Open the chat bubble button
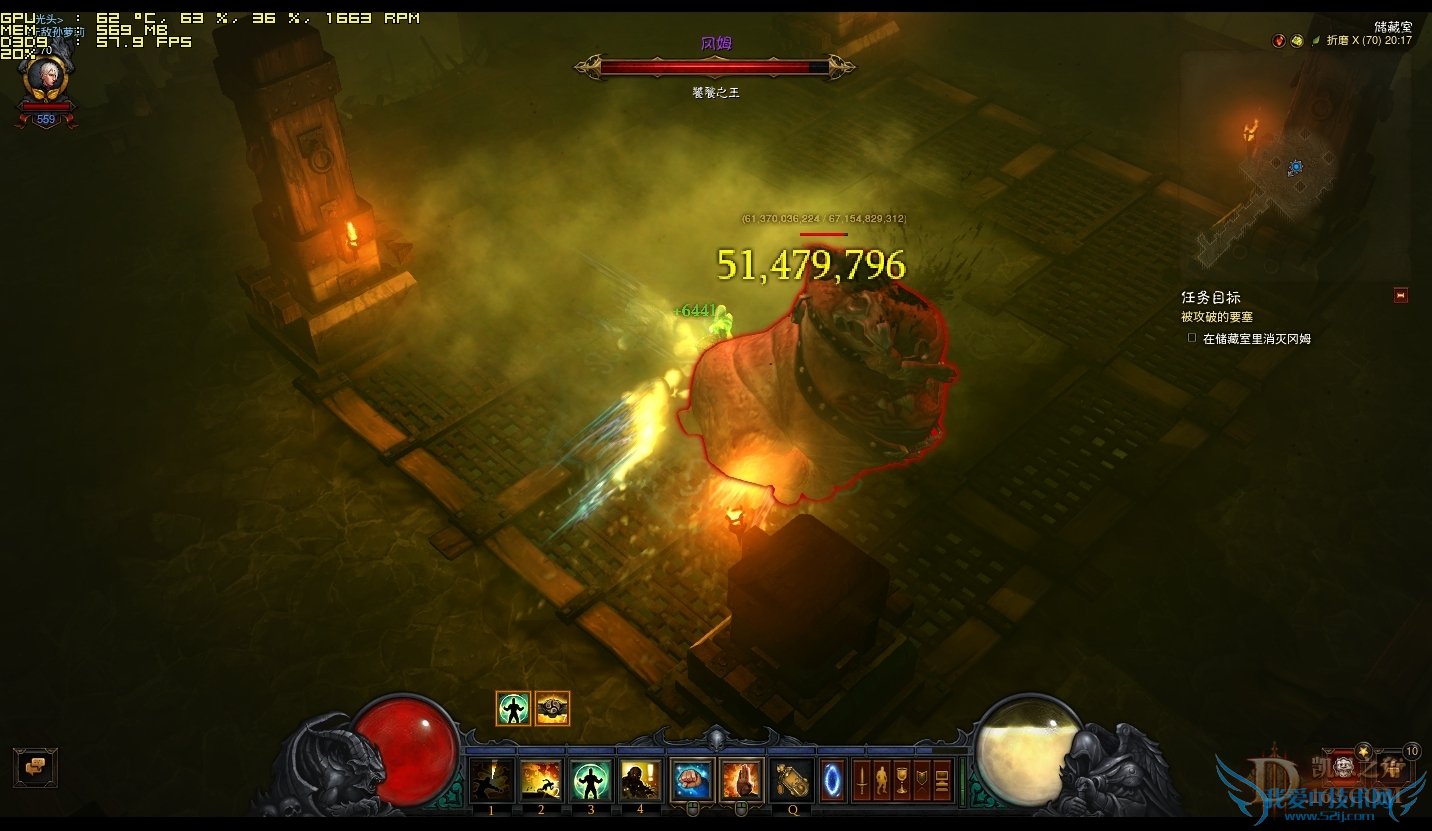The height and width of the screenshot is (831, 1432). click(35, 767)
